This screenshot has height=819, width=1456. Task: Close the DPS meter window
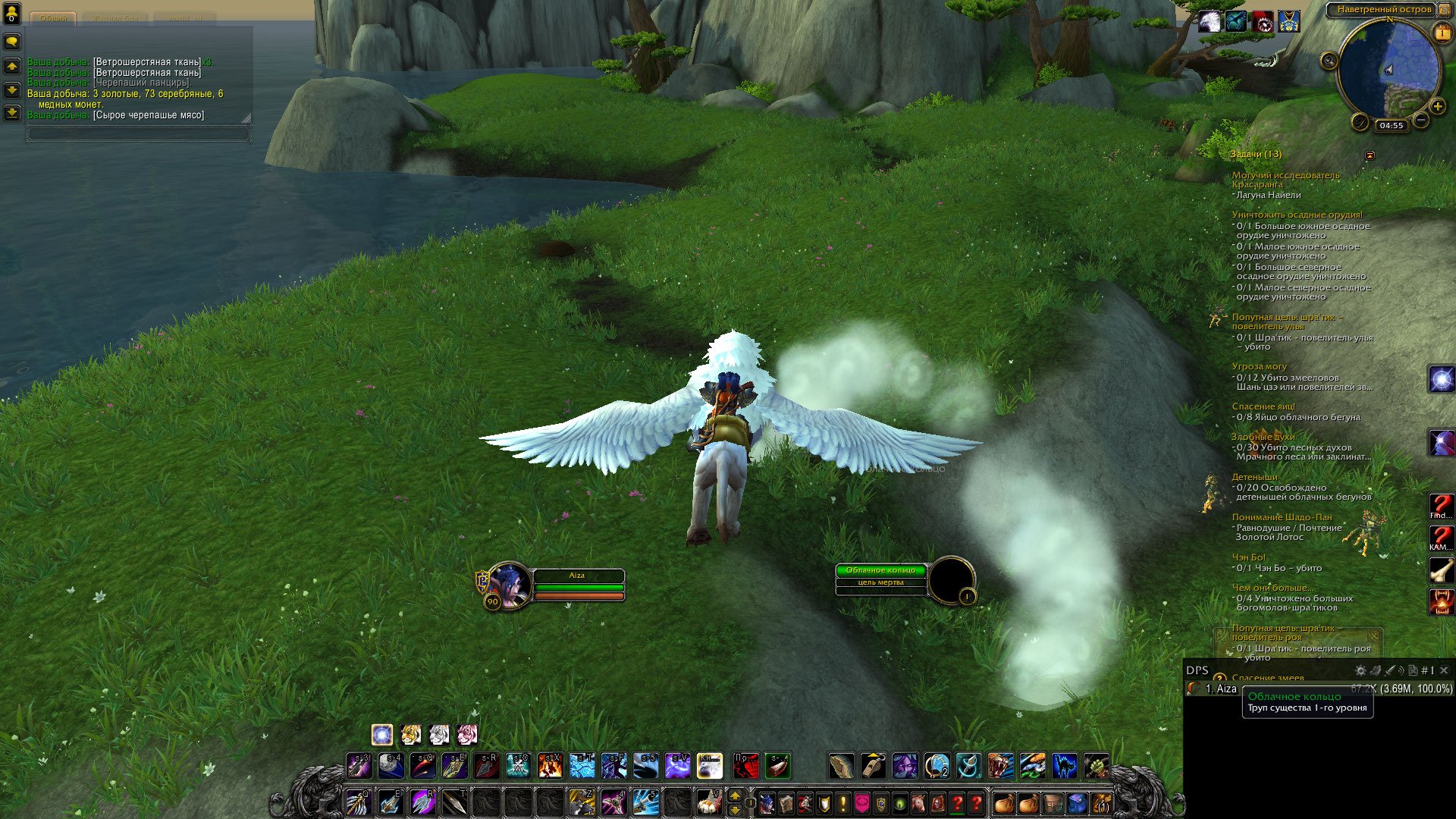pos(1444,670)
